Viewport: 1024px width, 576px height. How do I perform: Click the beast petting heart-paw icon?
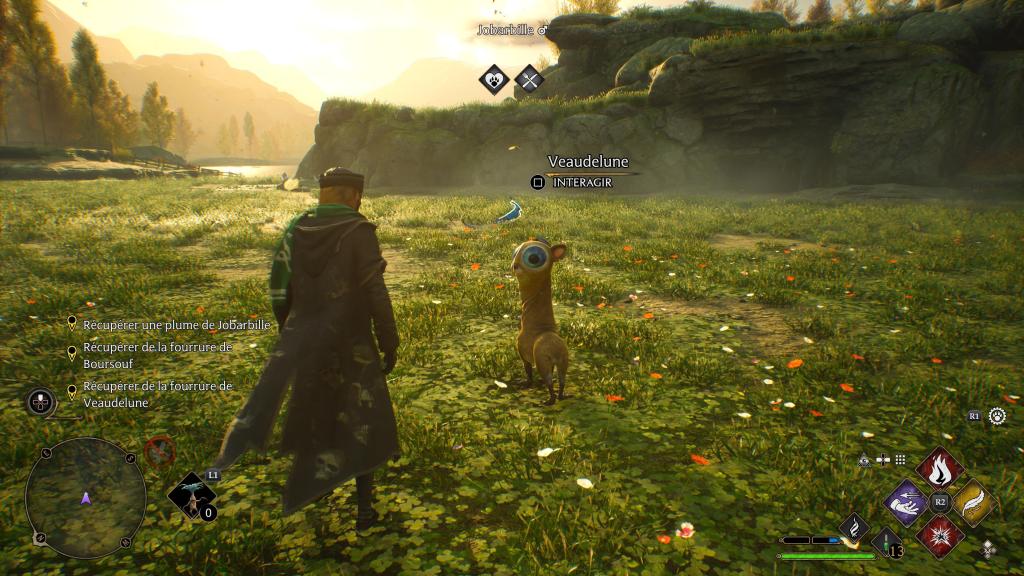[x=494, y=79]
